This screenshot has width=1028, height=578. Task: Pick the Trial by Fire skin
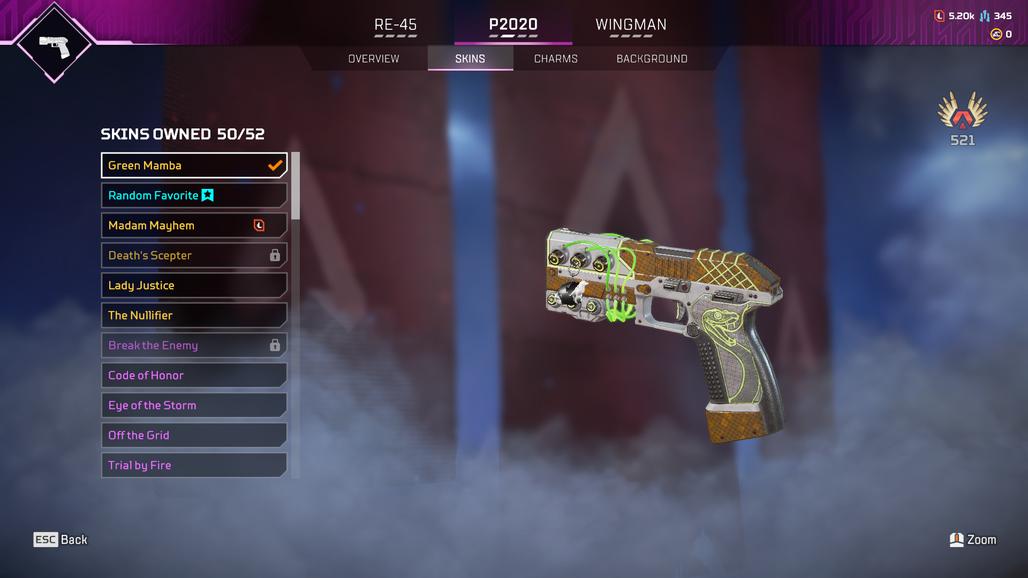(x=194, y=466)
